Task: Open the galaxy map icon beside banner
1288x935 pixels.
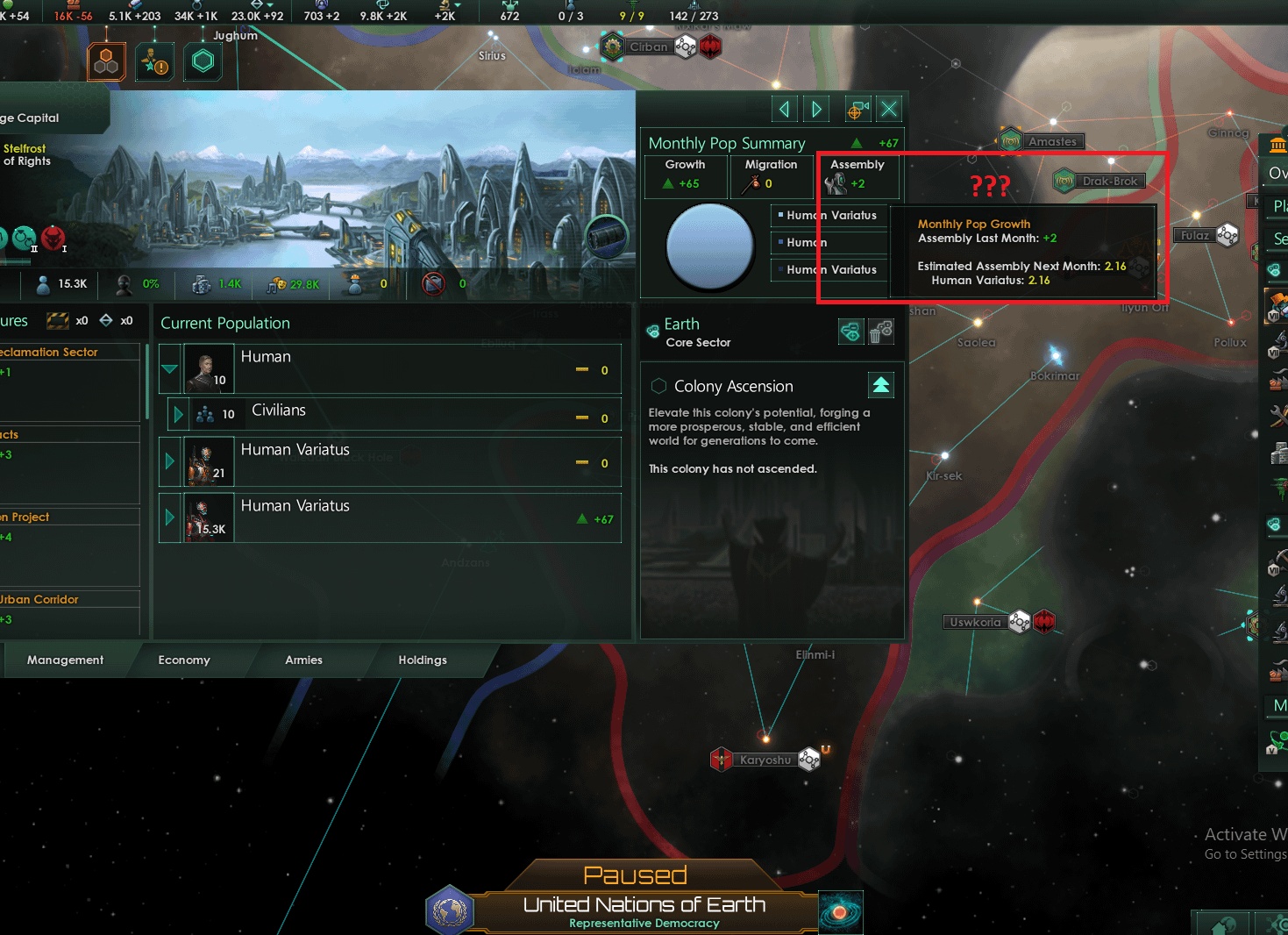Action: (840, 912)
